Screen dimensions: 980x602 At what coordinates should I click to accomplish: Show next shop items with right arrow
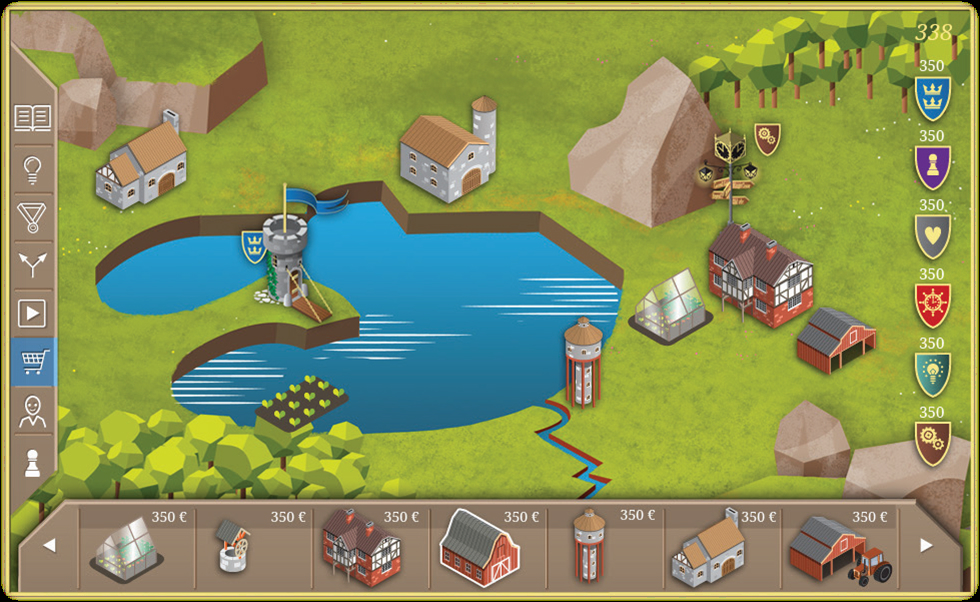click(x=925, y=546)
